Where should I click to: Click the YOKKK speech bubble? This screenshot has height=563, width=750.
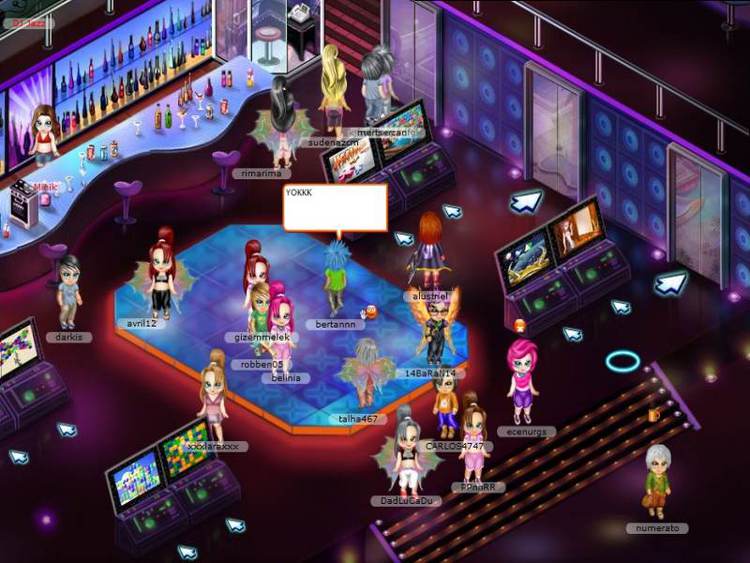(x=334, y=208)
